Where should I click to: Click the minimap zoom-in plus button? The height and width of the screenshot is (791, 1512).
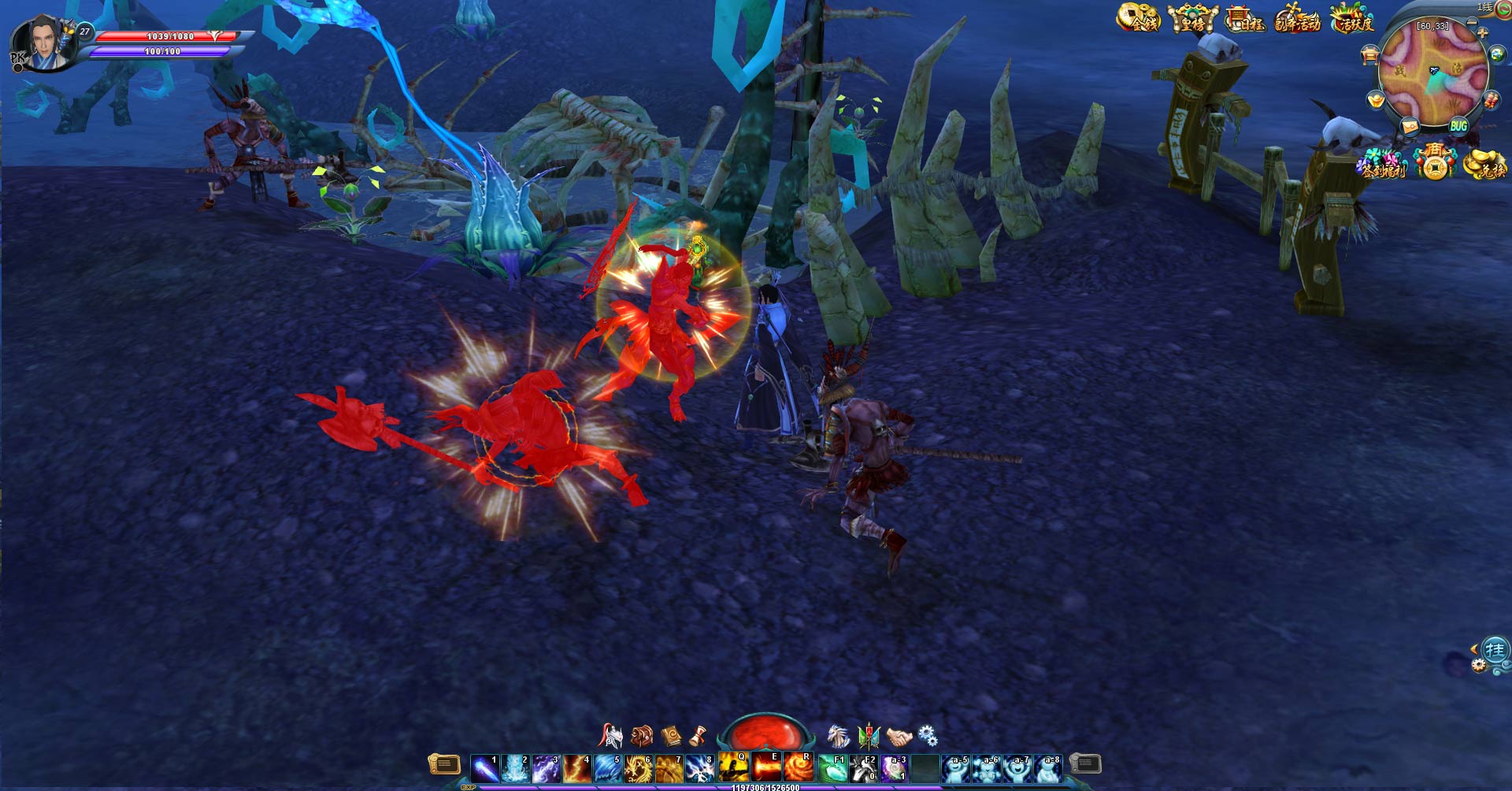pos(1483,33)
